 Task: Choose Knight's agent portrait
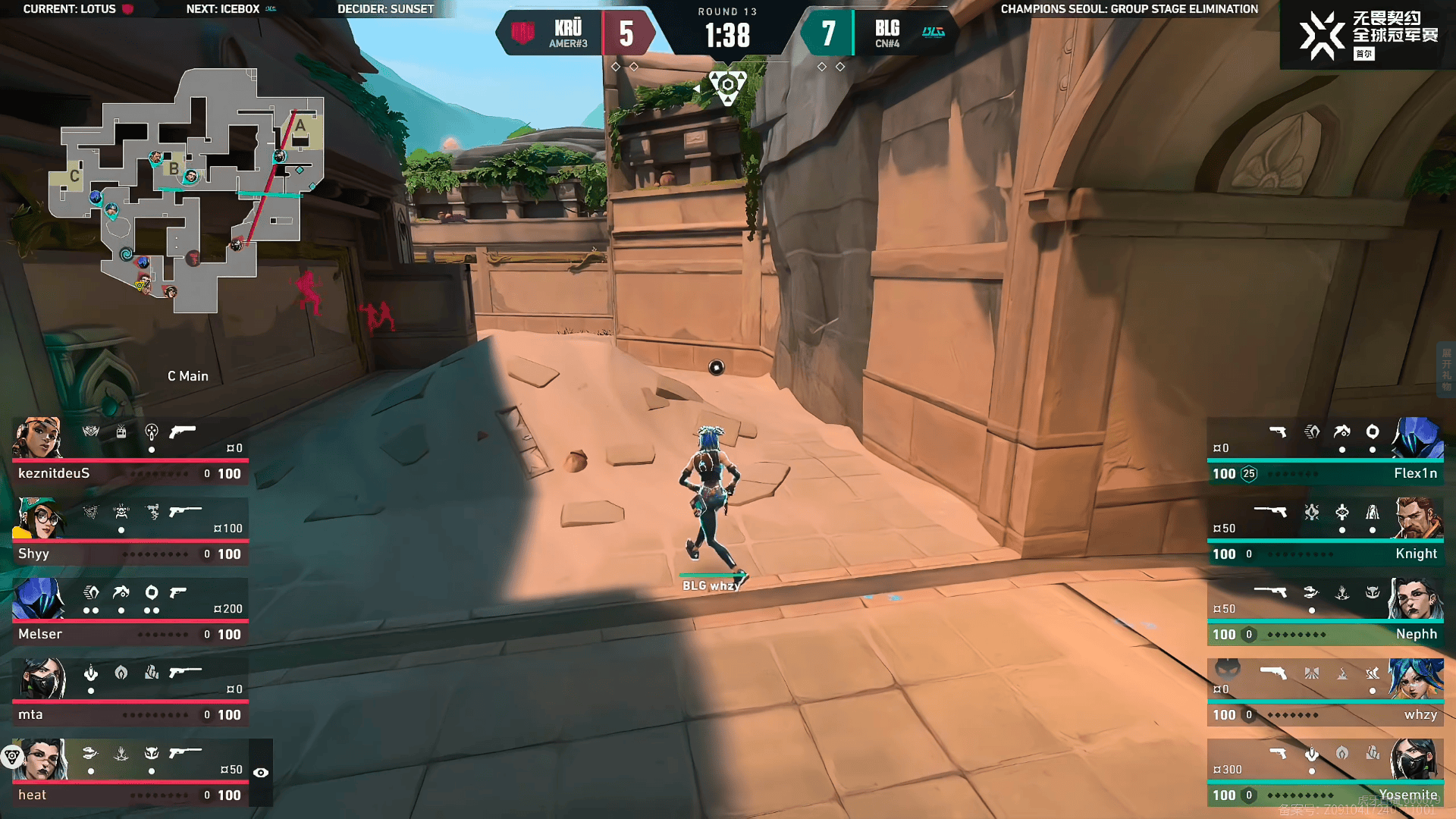(x=1417, y=518)
